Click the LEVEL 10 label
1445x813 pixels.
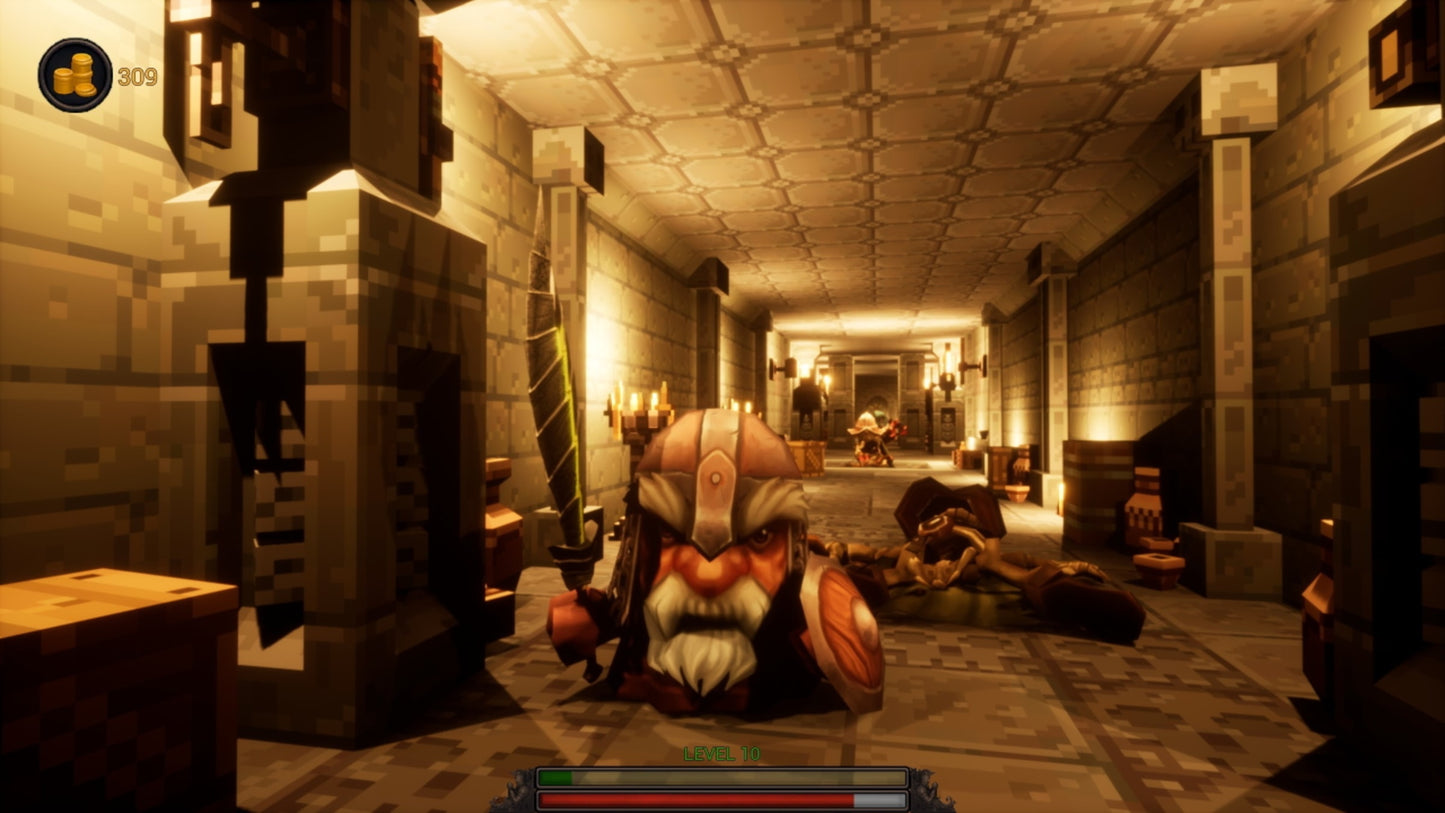tap(722, 754)
